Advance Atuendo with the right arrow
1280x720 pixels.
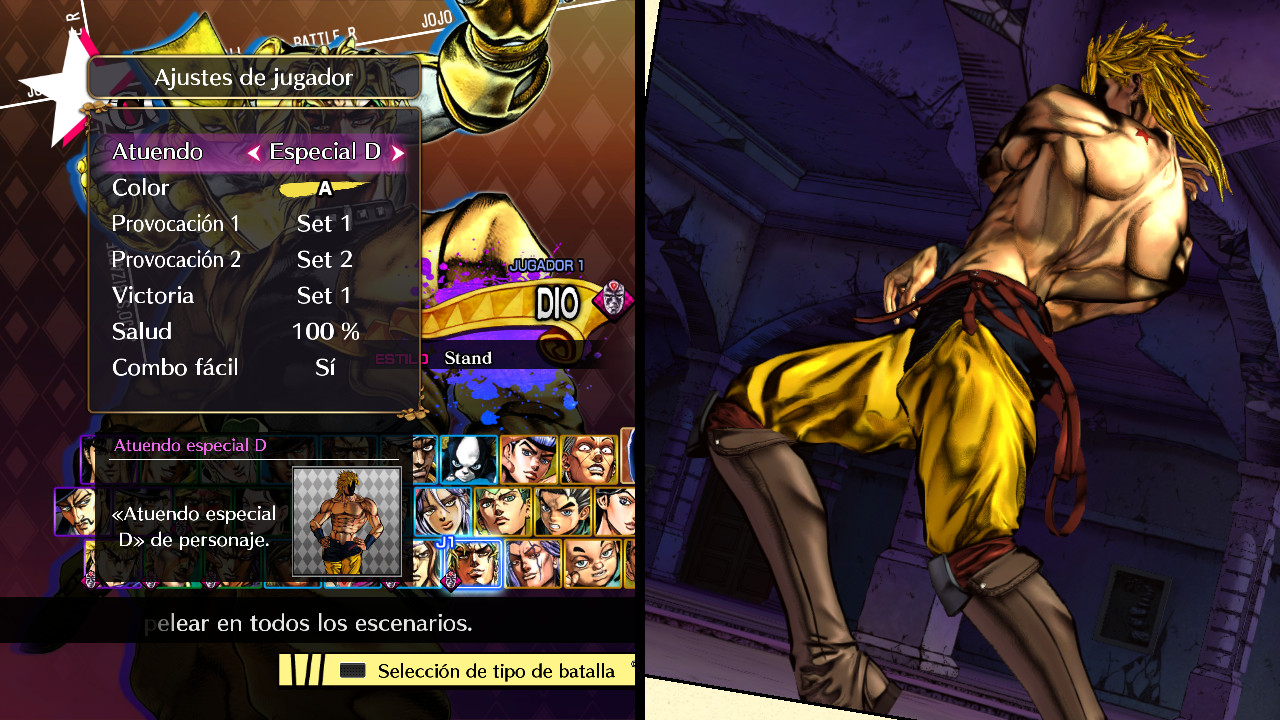398,152
